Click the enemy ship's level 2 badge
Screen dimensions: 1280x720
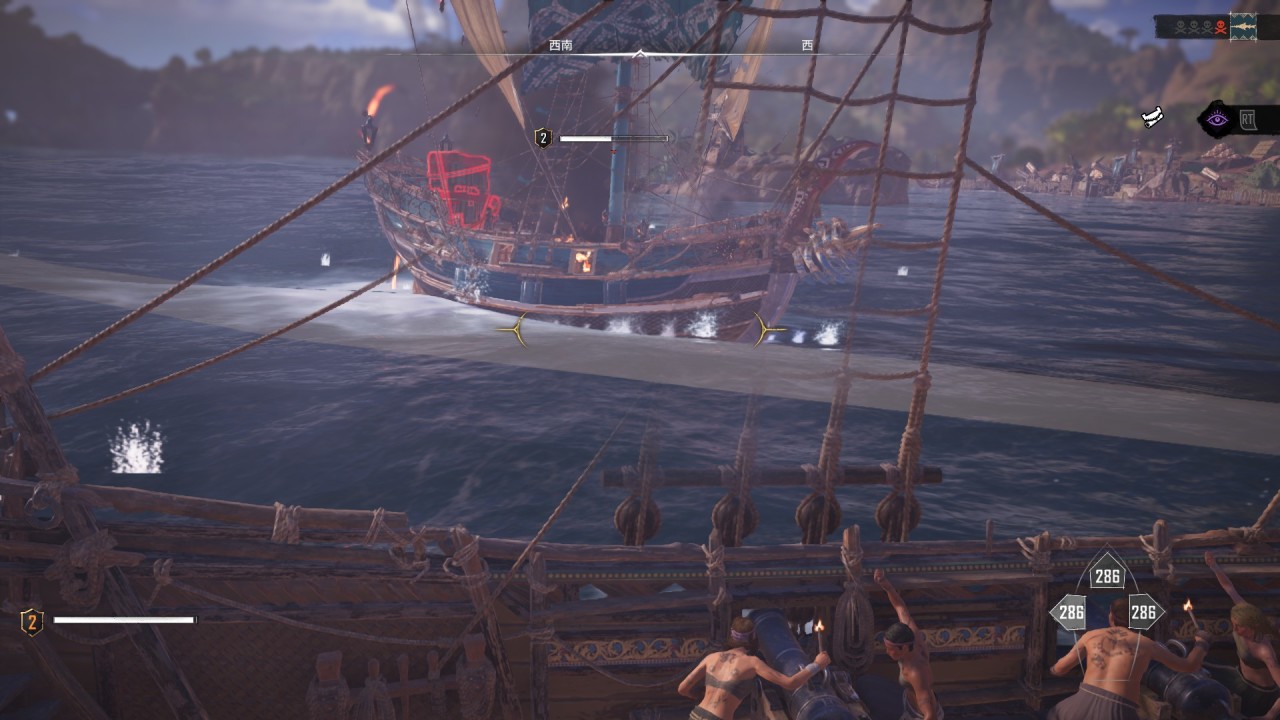tap(543, 138)
